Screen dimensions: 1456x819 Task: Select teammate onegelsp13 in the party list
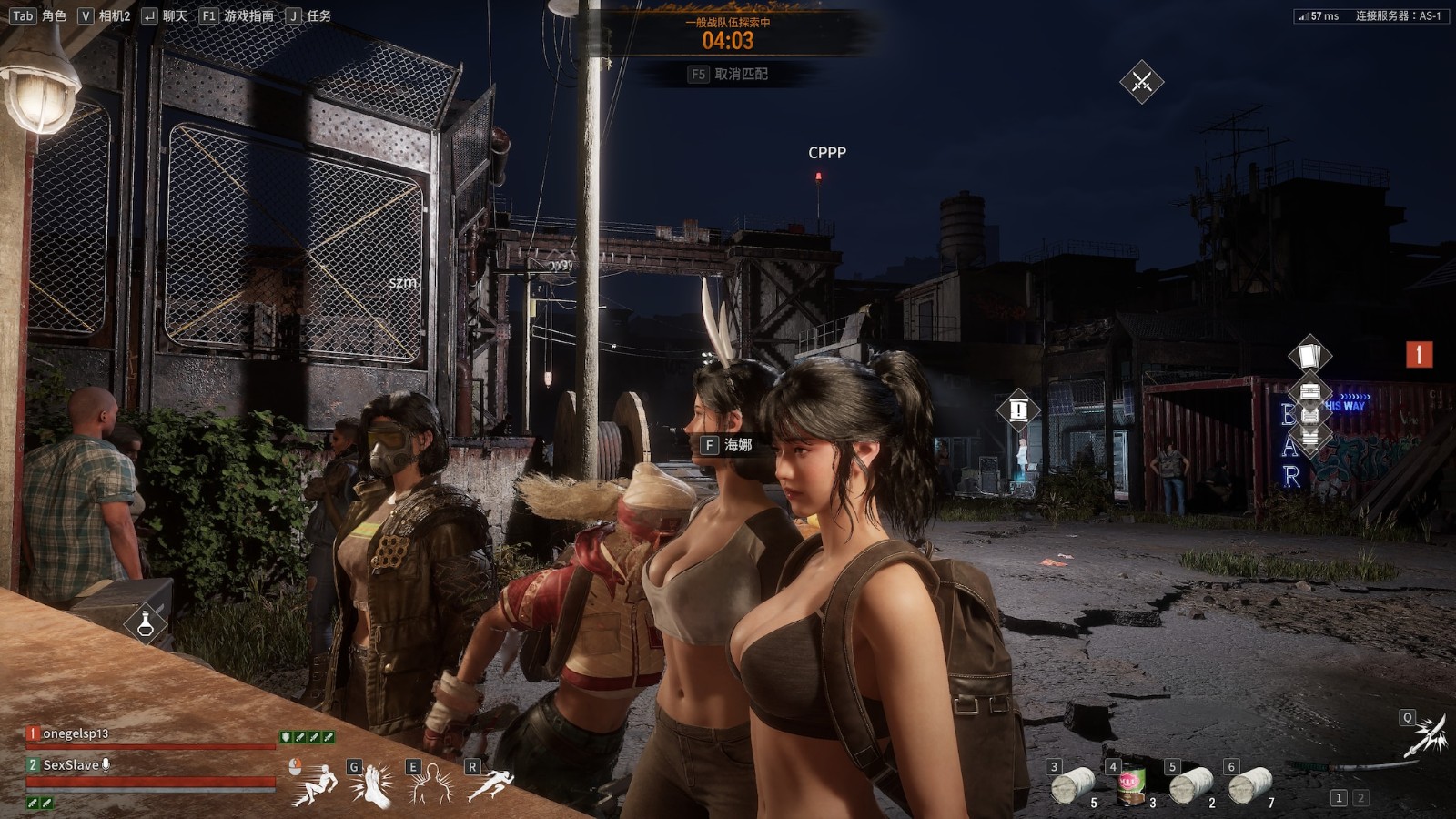click(76, 733)
